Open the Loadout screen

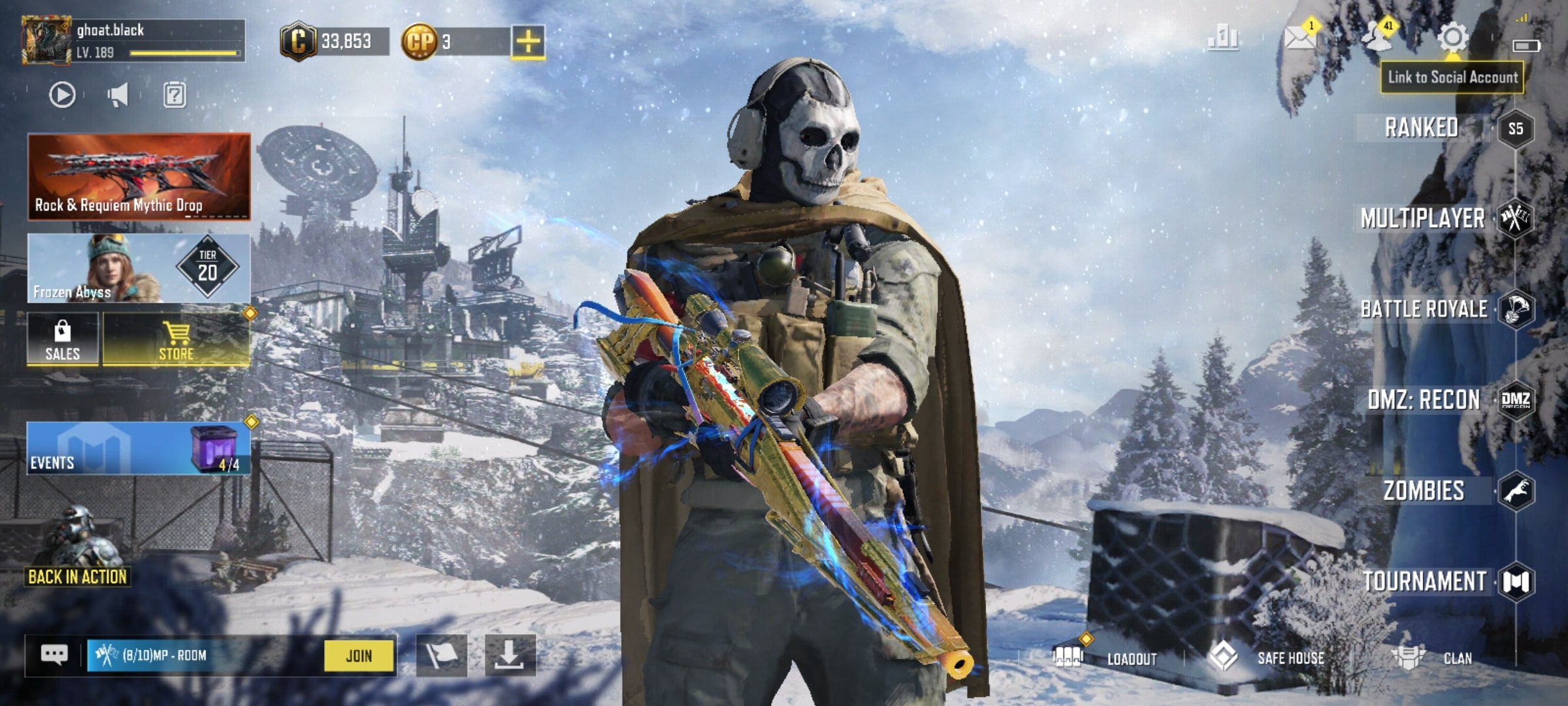(x=1111, y=658)
